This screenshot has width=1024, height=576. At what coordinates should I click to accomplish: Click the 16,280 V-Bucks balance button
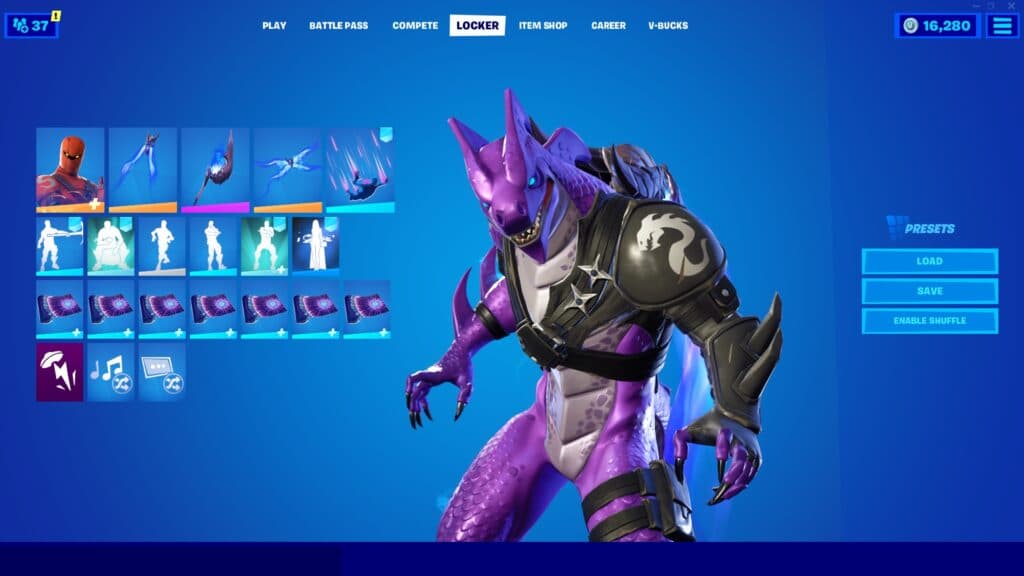point(937,26)
